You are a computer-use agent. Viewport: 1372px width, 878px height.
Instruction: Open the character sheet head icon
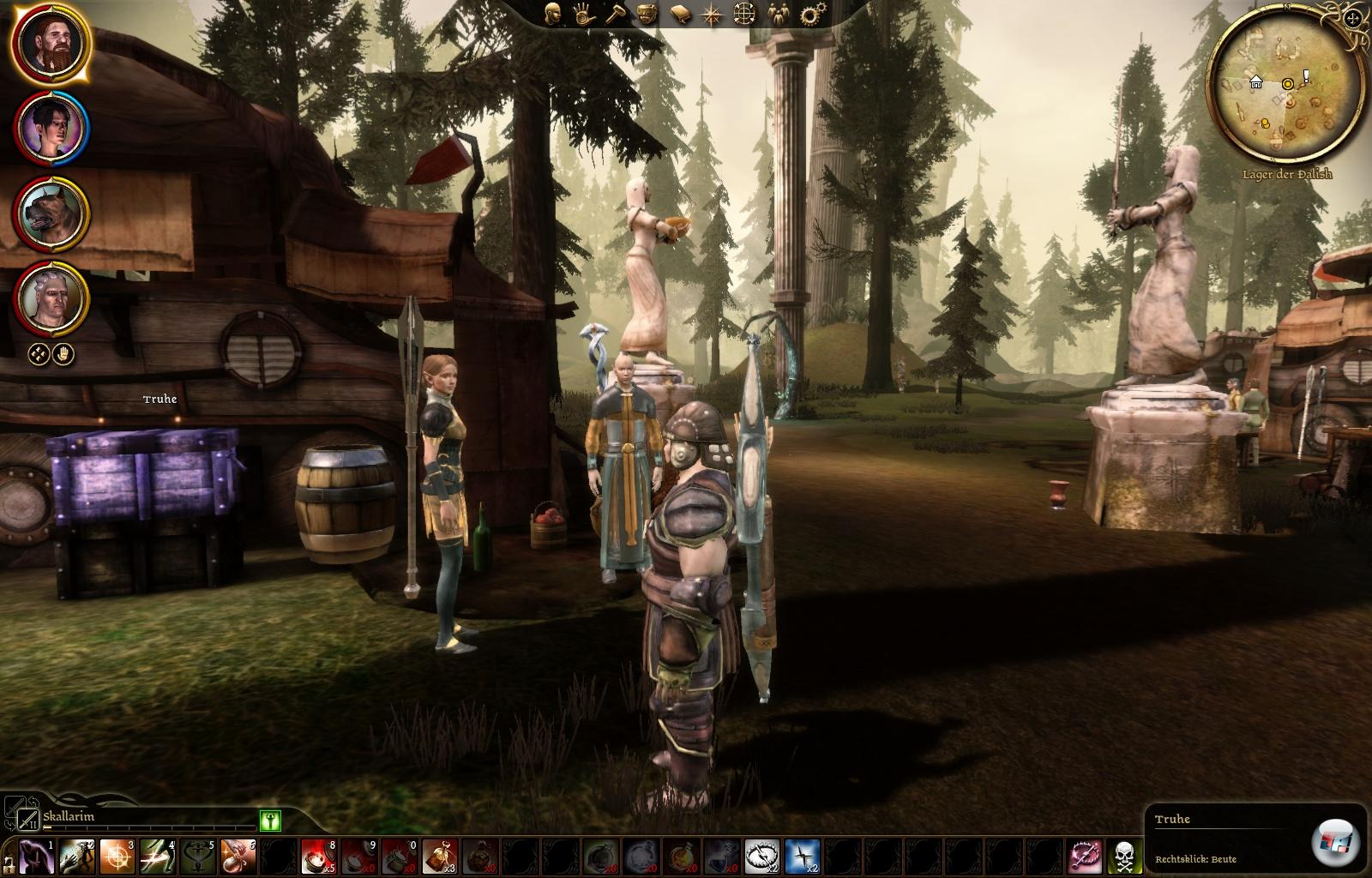[x=554, y=15]
